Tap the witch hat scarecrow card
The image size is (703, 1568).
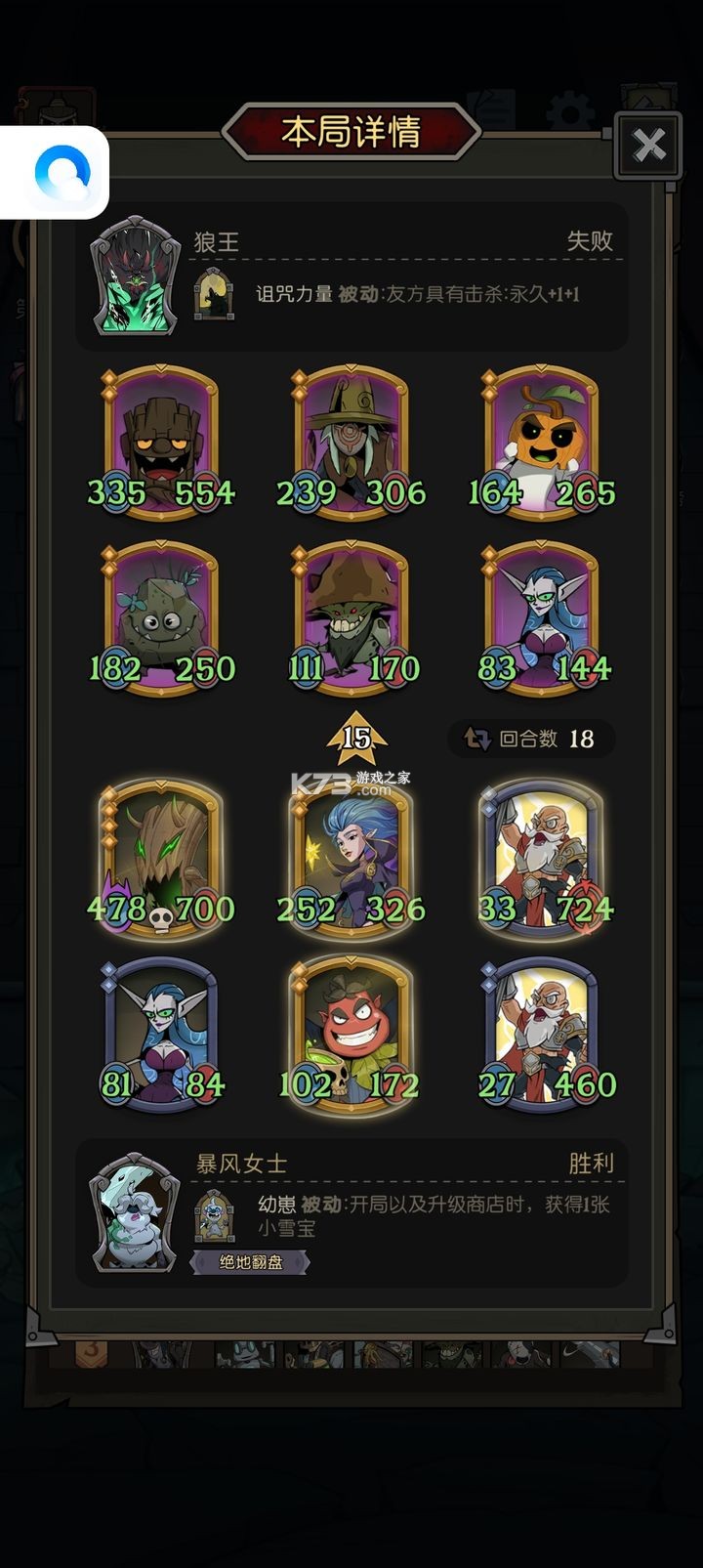click(x=351, y=442)
